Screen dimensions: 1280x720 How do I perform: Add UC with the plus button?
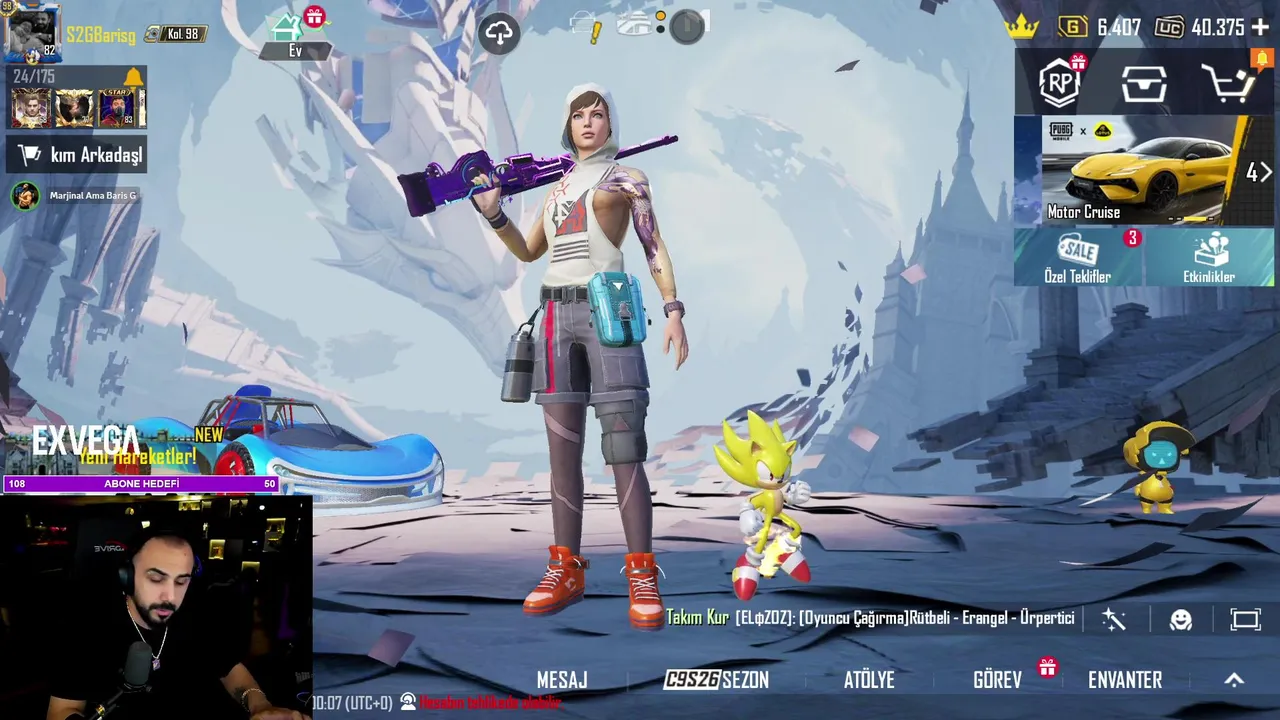tap(1260, 28)
